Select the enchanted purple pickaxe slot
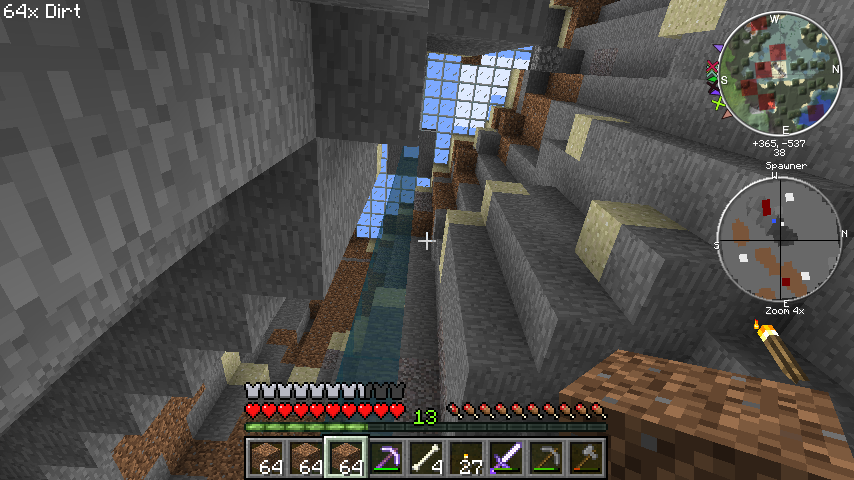Image resolution: width=854 pixels, height=480 pixels. (x=386, y=458)
